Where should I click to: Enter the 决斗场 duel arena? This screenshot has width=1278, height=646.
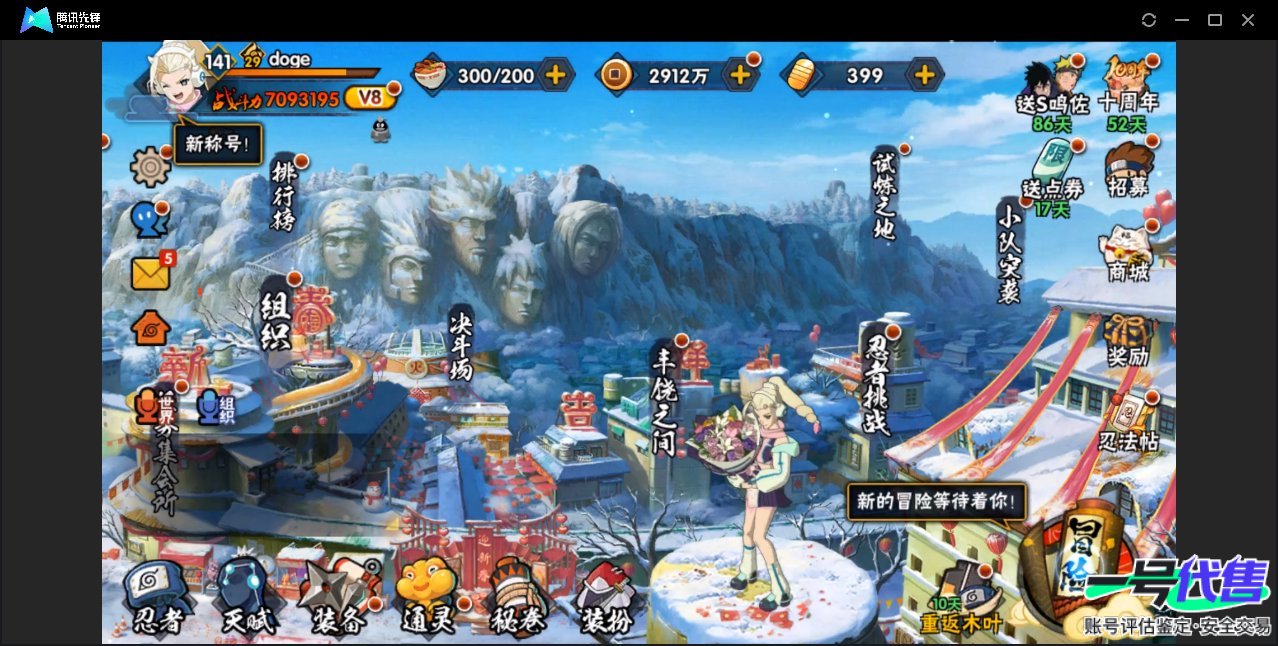click(x=460, y=343)
